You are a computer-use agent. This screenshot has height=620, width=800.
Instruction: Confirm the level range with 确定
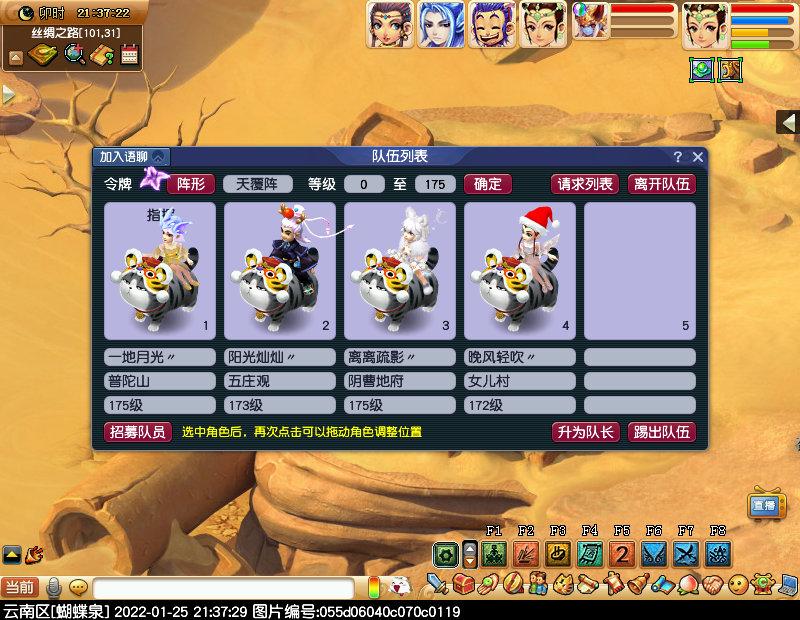point(488,184)
